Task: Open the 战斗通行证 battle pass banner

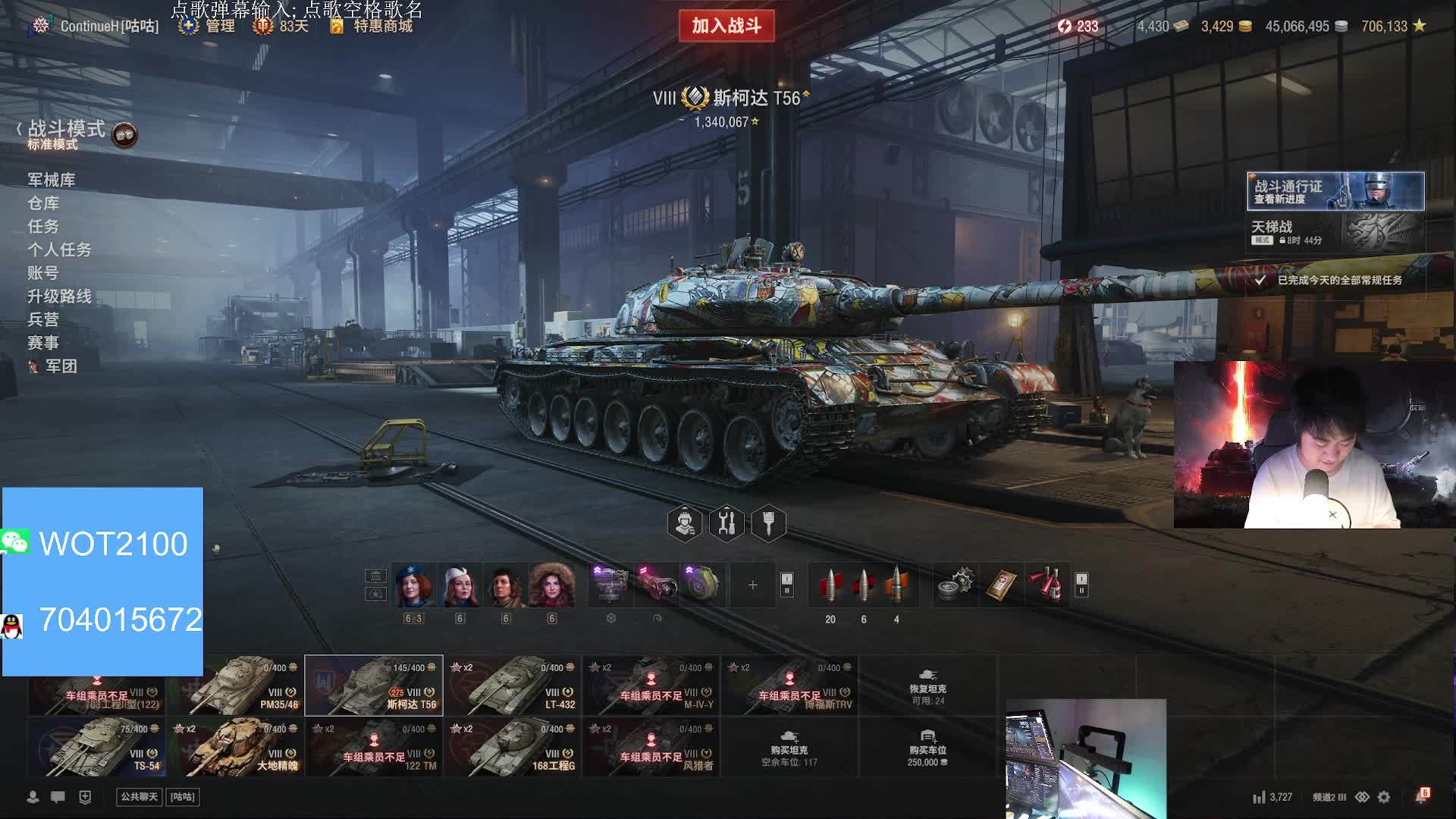Action: coord(1335,191)
